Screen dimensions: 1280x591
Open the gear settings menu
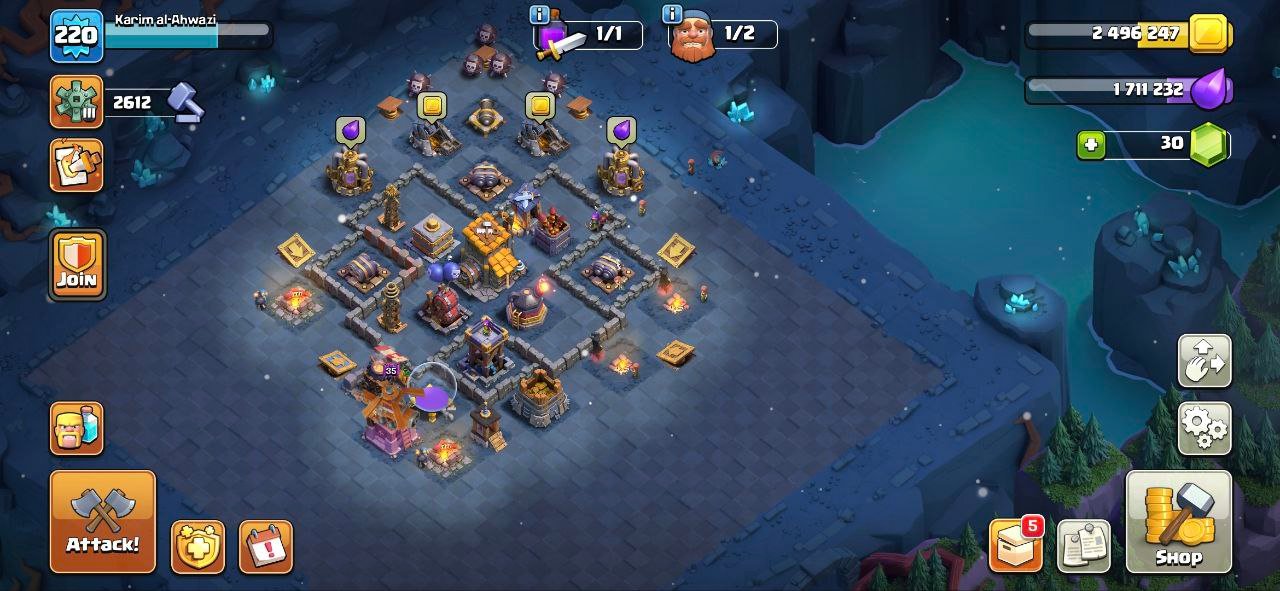1204,428
